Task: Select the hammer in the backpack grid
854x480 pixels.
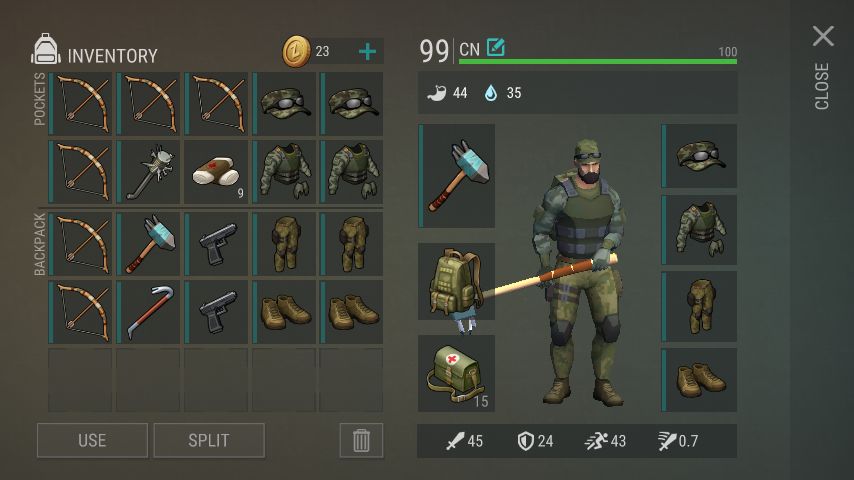Action: [x=148, y=243]
